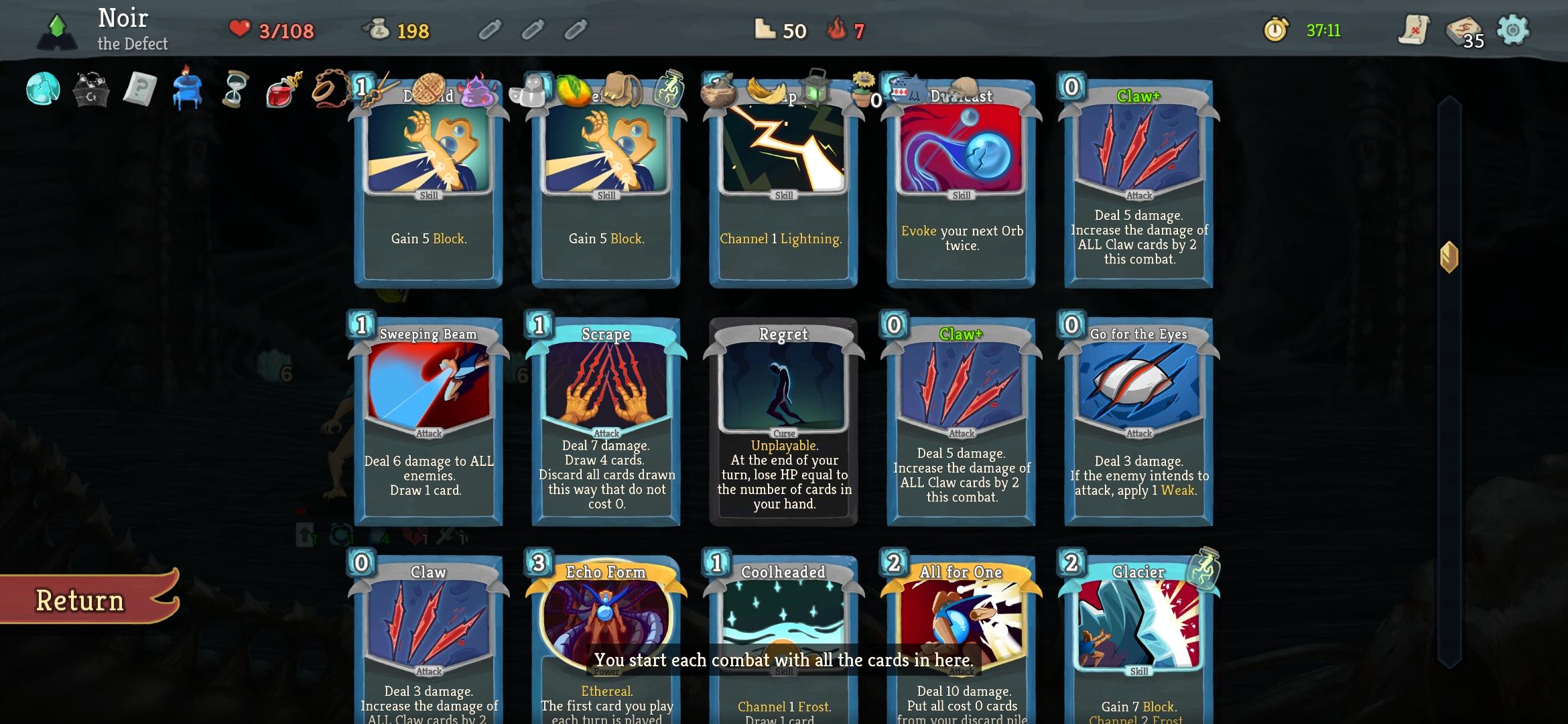Select the Regret curse card
Image resolution: width=1568 pixels, height=724 pixels.
(783, 426)
